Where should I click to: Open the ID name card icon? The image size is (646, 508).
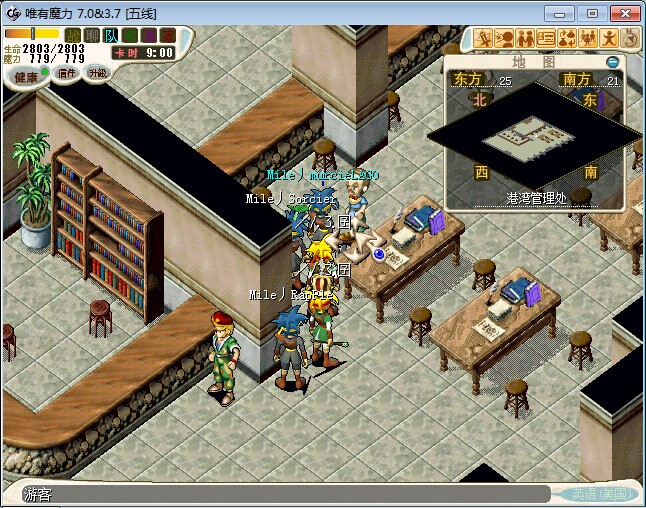(x=546, y=38)
